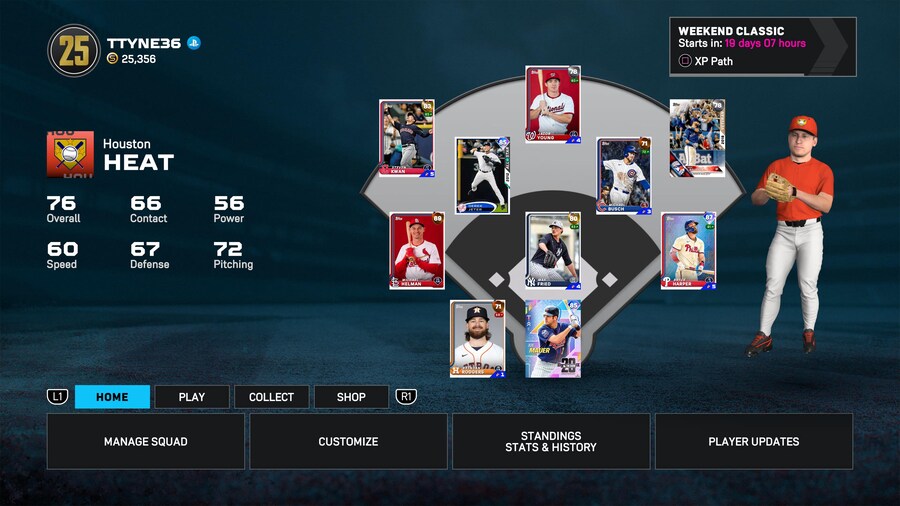Pick the Derek Jeter card
This screenshot has height=506, width=900.
click(x=482, y=176)
